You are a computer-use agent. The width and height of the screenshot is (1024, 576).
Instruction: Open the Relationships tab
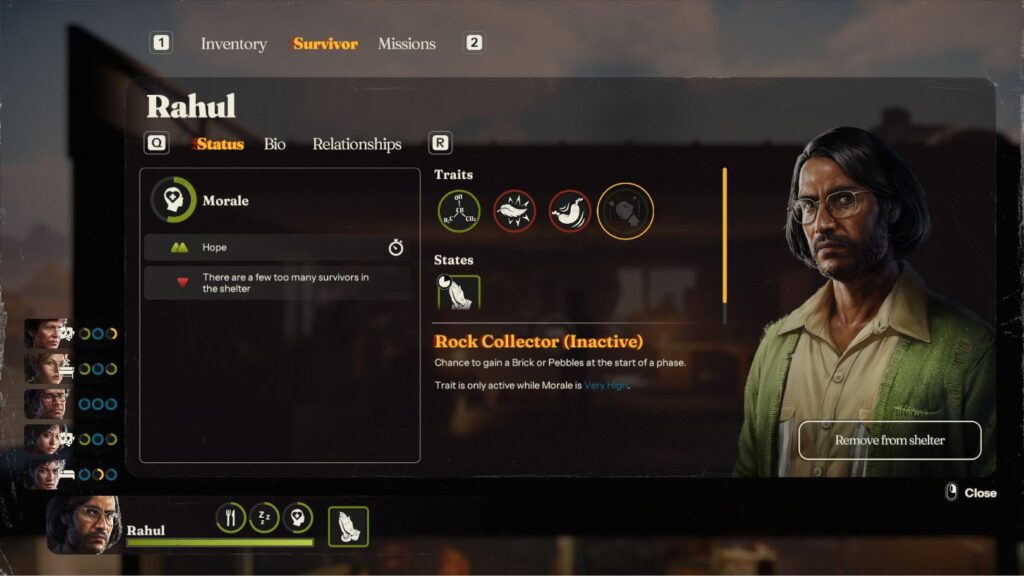tap(356, 144)
